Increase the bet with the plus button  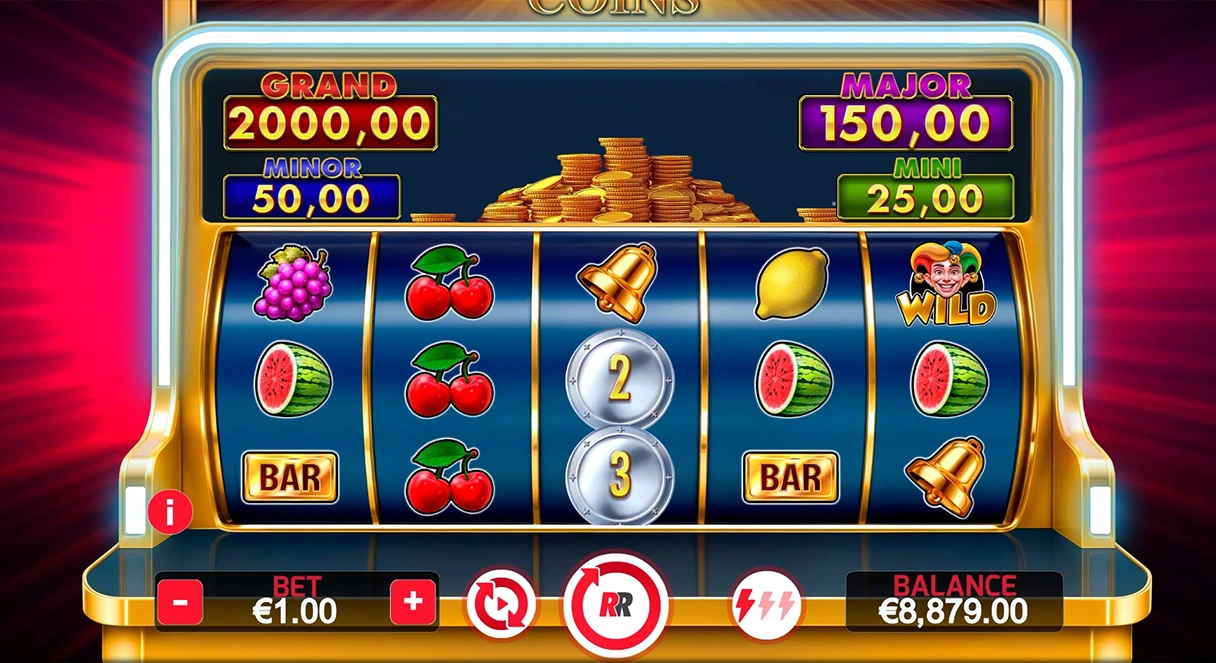click(x=413, y=602)
